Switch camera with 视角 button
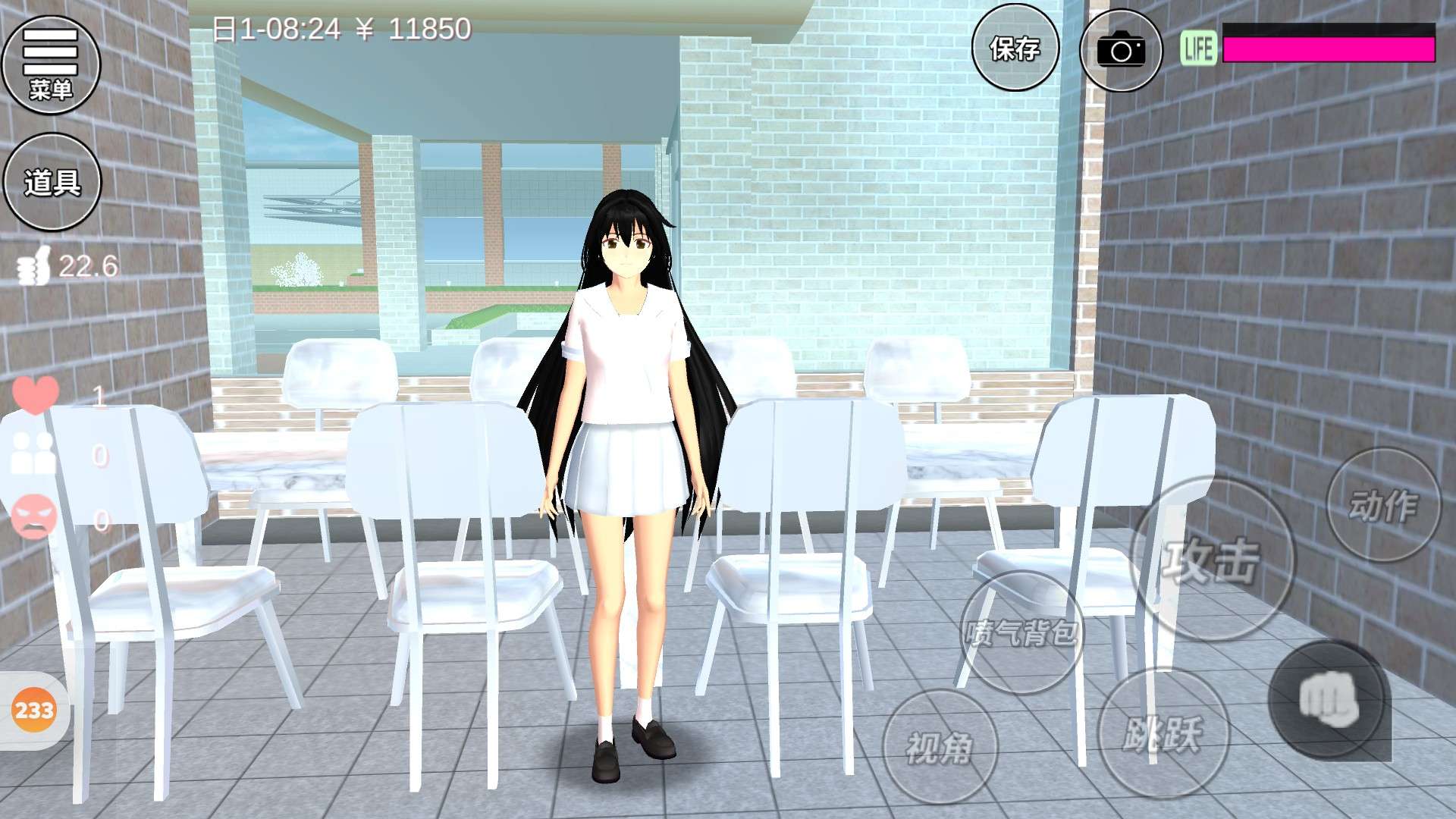The height and width of the screenshot is (819, 1456). (940, 746)
